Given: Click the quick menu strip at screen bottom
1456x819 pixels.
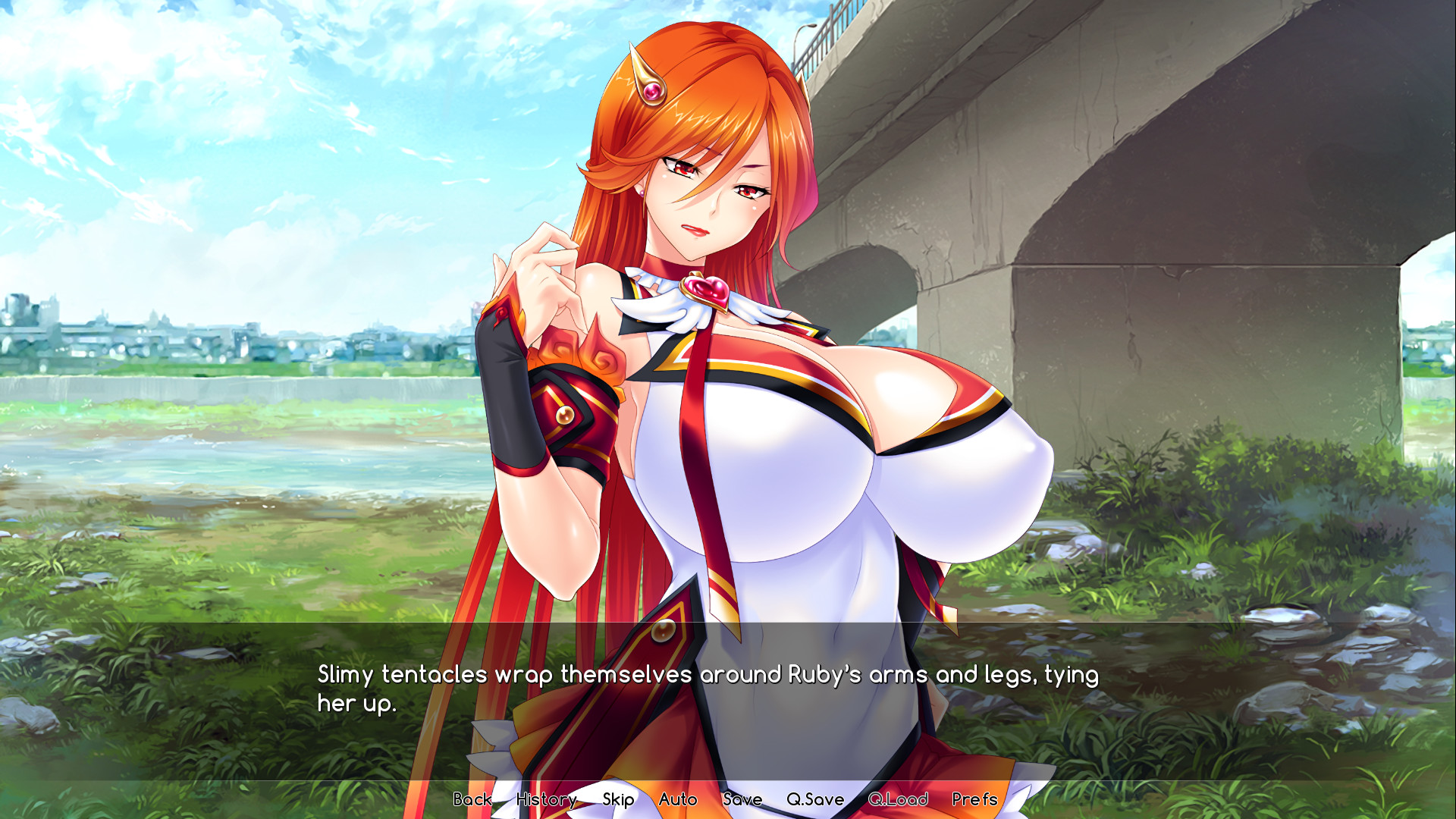Looking at the screenshot, I should click(728, 799).
